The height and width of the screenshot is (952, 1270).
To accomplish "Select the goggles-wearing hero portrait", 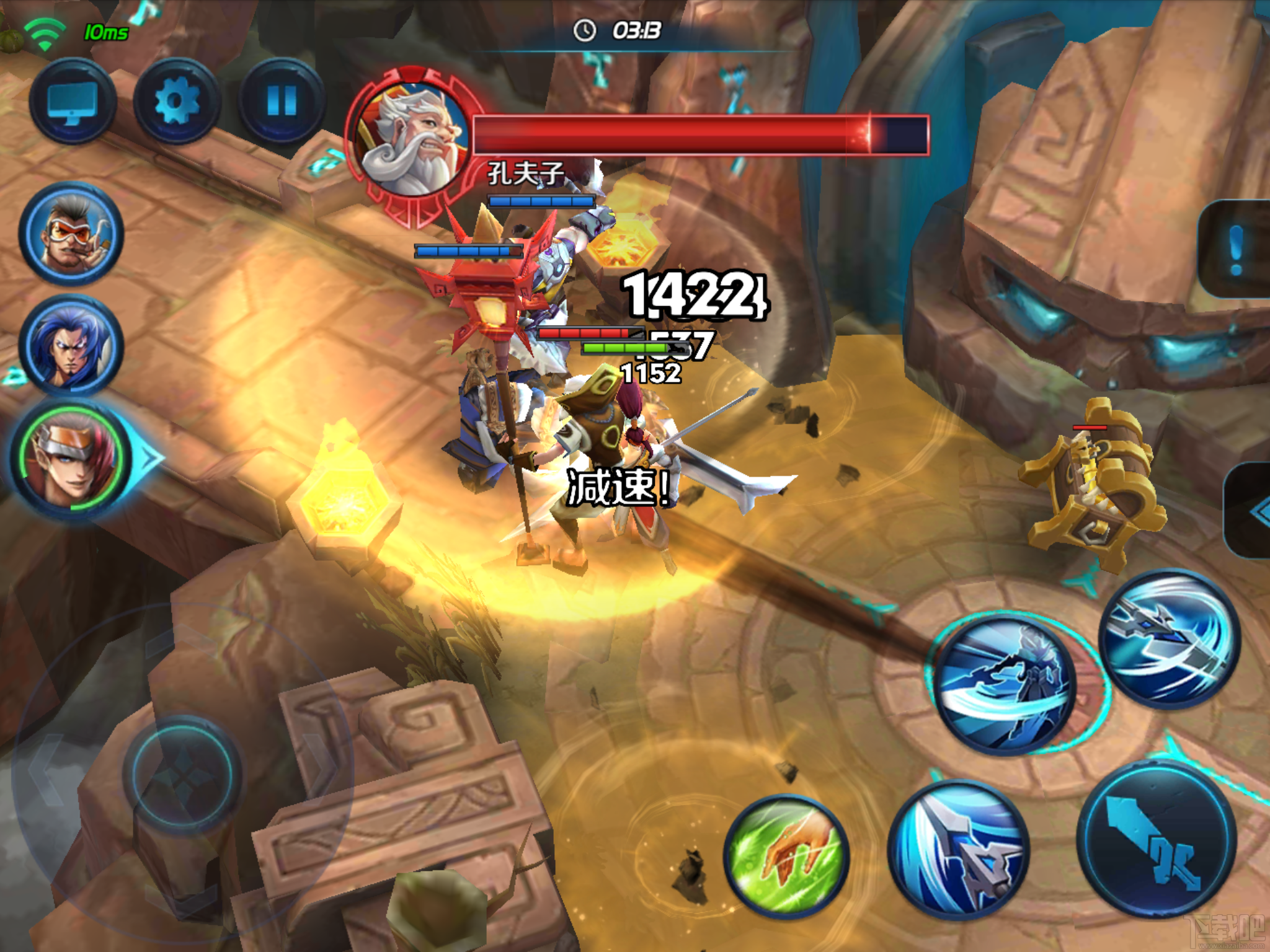I will tap(71, 235).
